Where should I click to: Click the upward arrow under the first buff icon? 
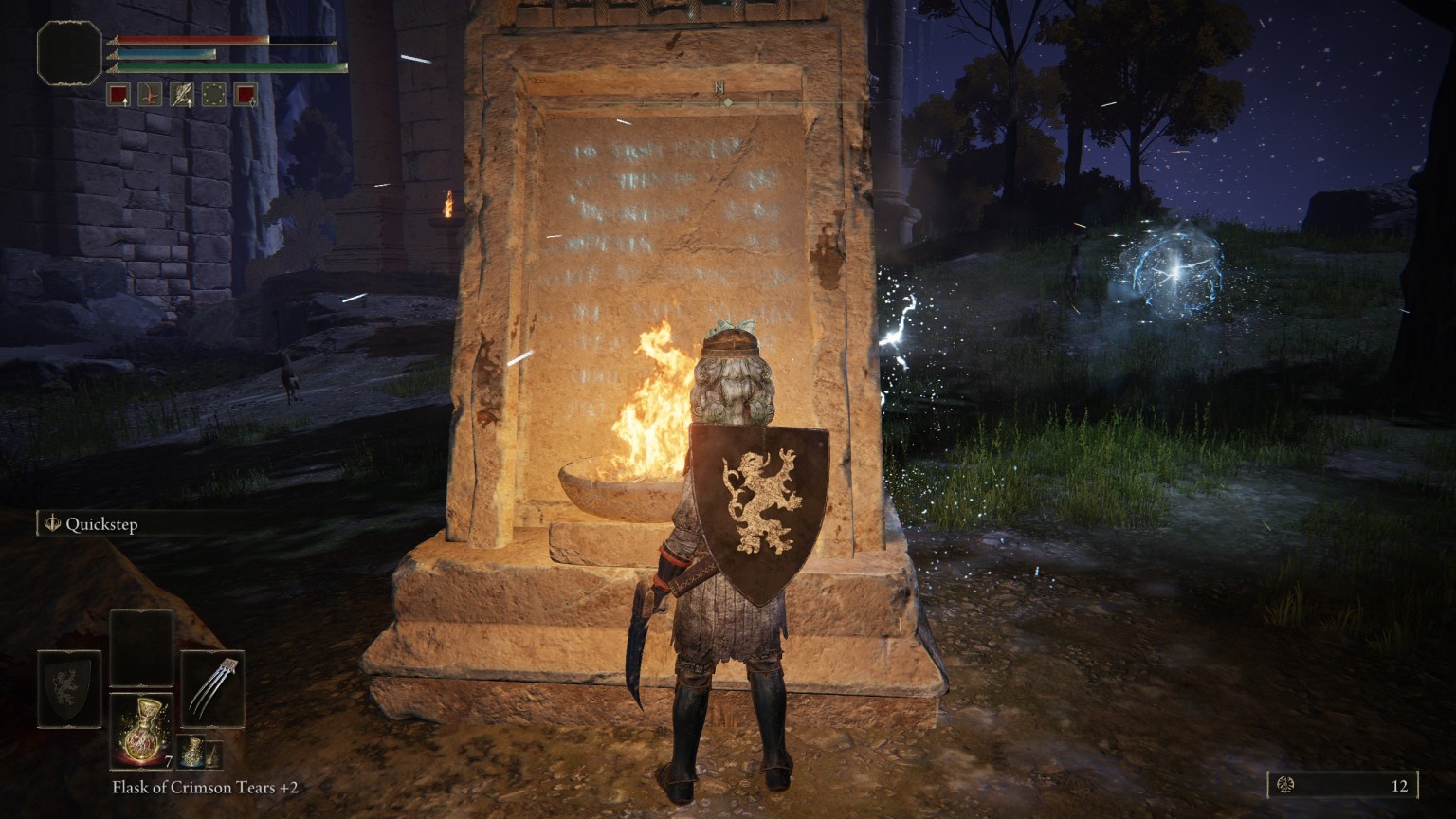(x=125, y=102)
